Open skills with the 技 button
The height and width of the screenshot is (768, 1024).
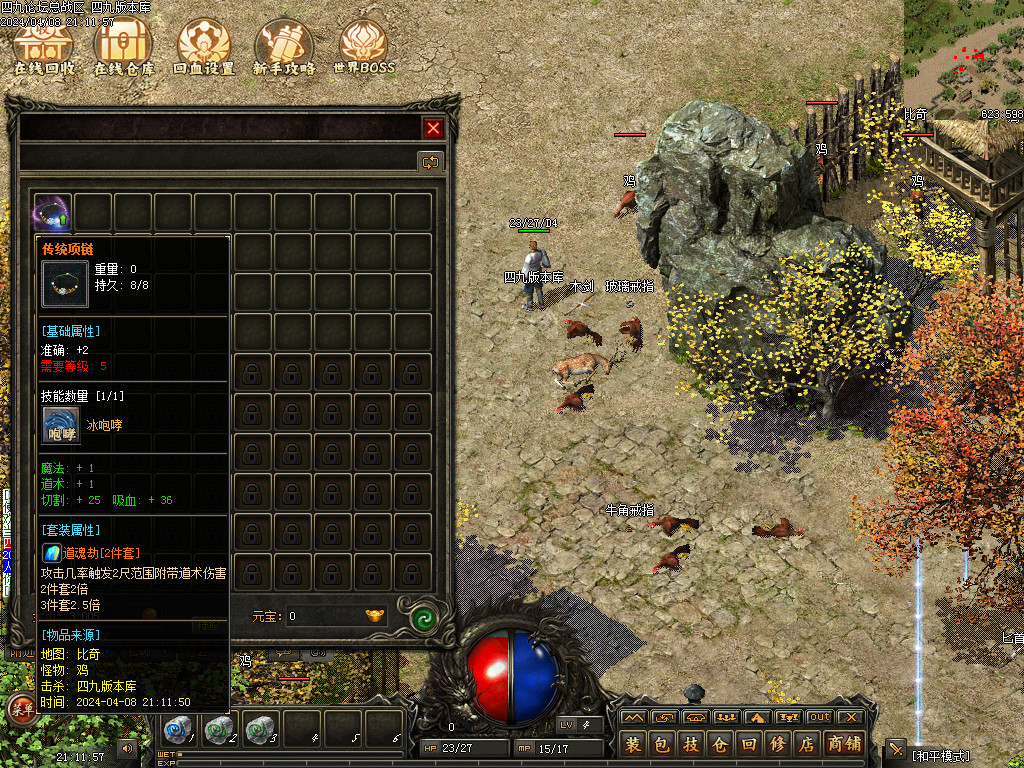click(691, 744)
